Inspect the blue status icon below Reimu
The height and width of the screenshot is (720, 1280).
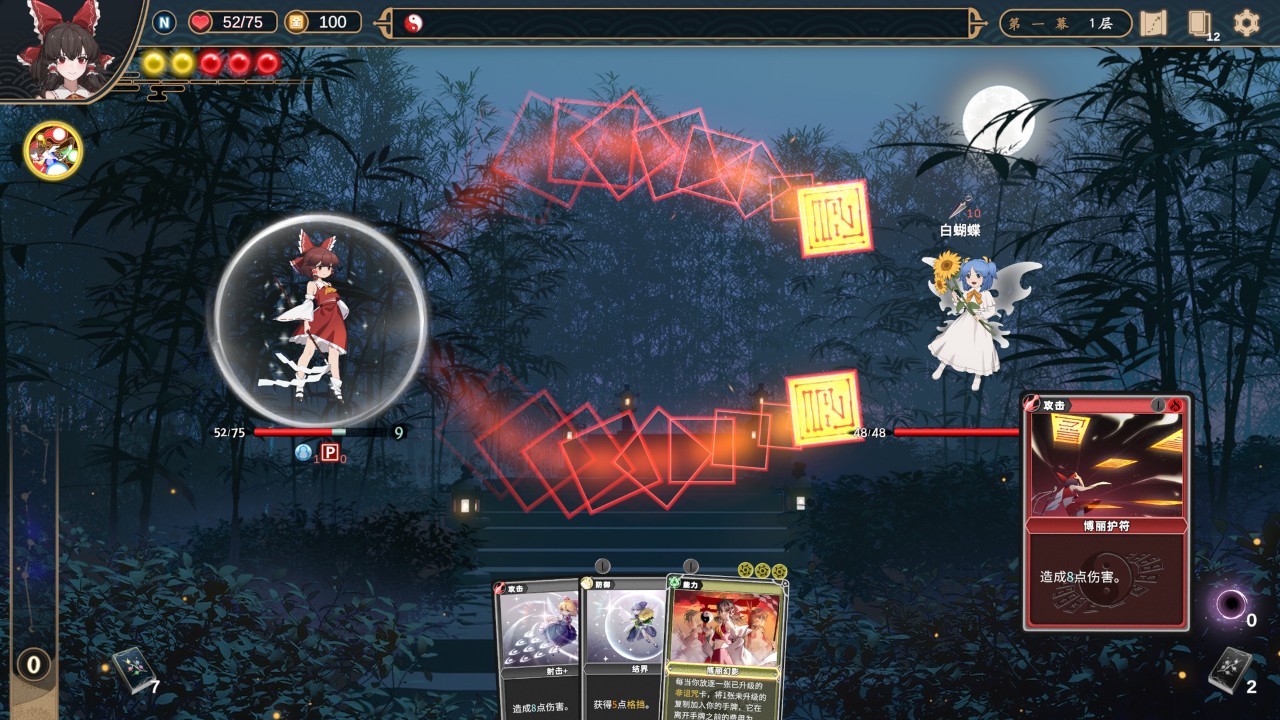point(303,453)
